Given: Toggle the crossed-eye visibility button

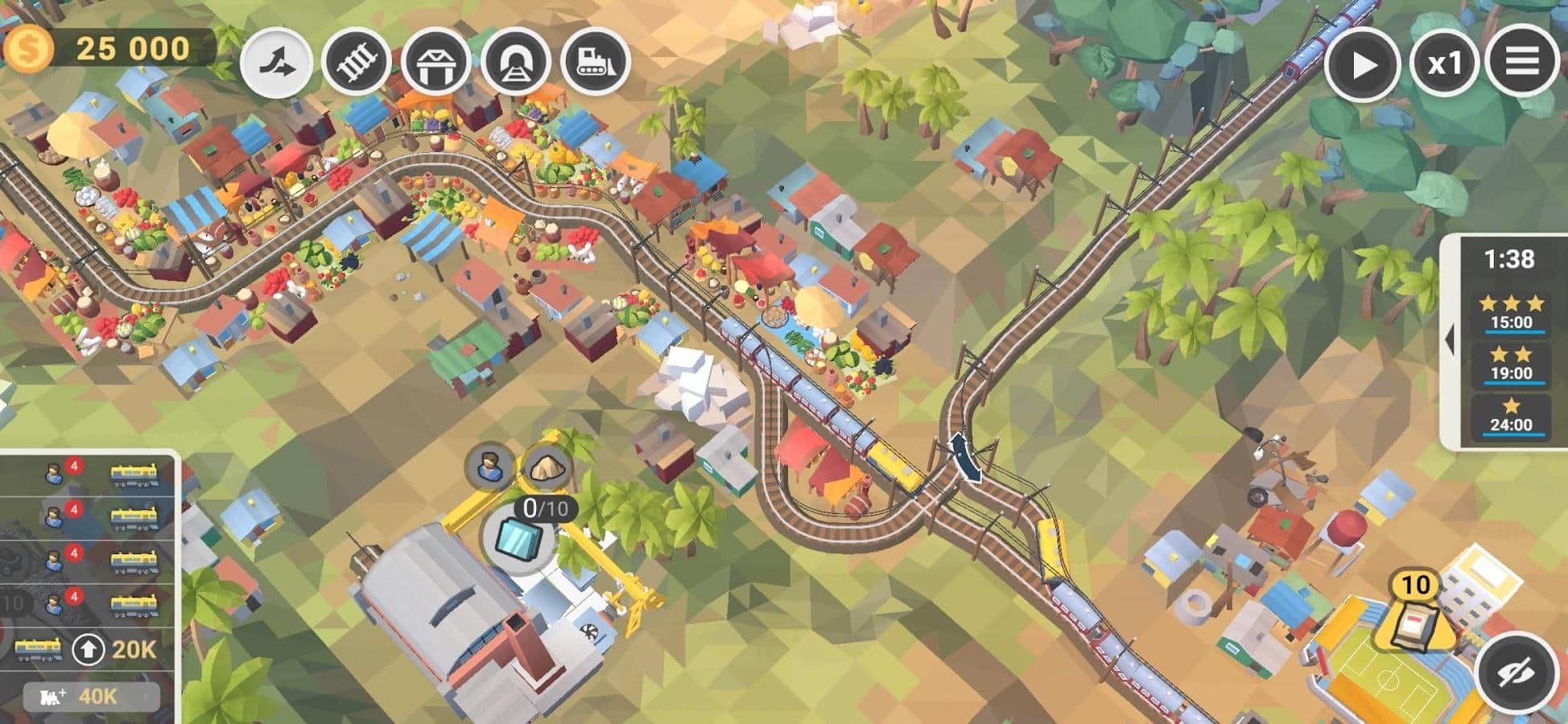Looking at the screenshot, I should click(1516, 673).
